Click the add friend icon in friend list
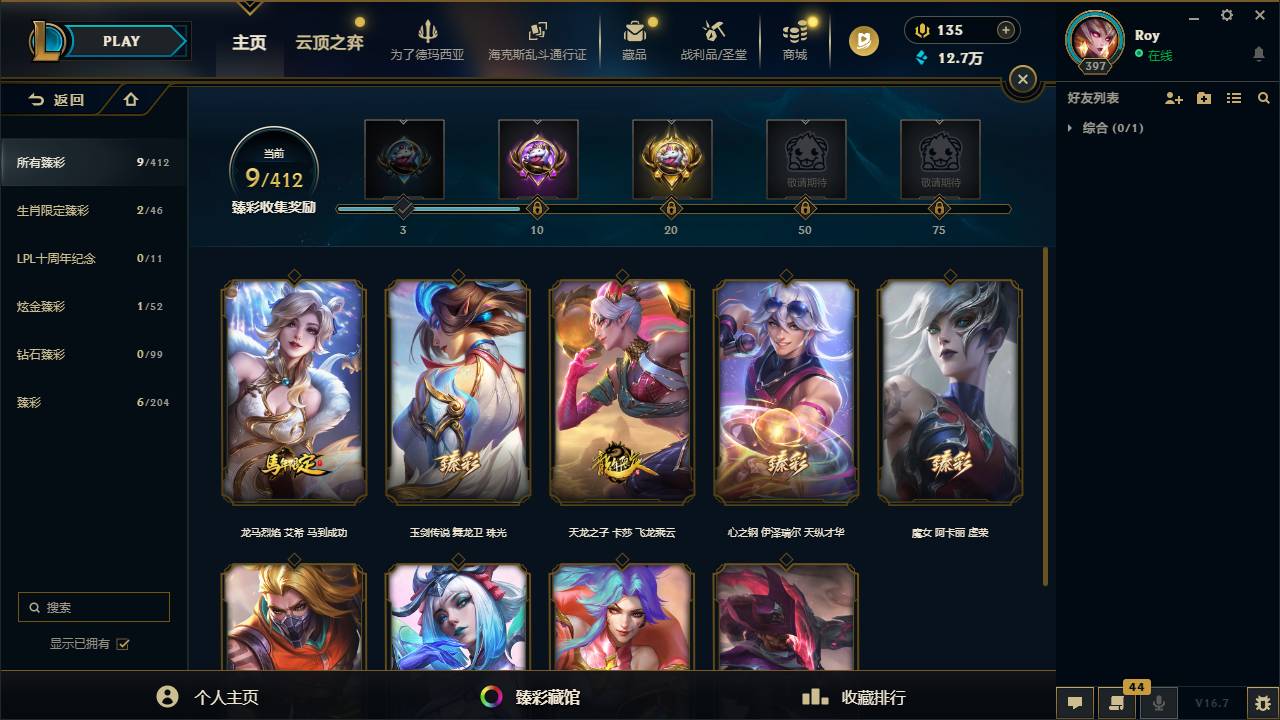The width and height of the screenshot is (1280, 720). (1172, 98)
